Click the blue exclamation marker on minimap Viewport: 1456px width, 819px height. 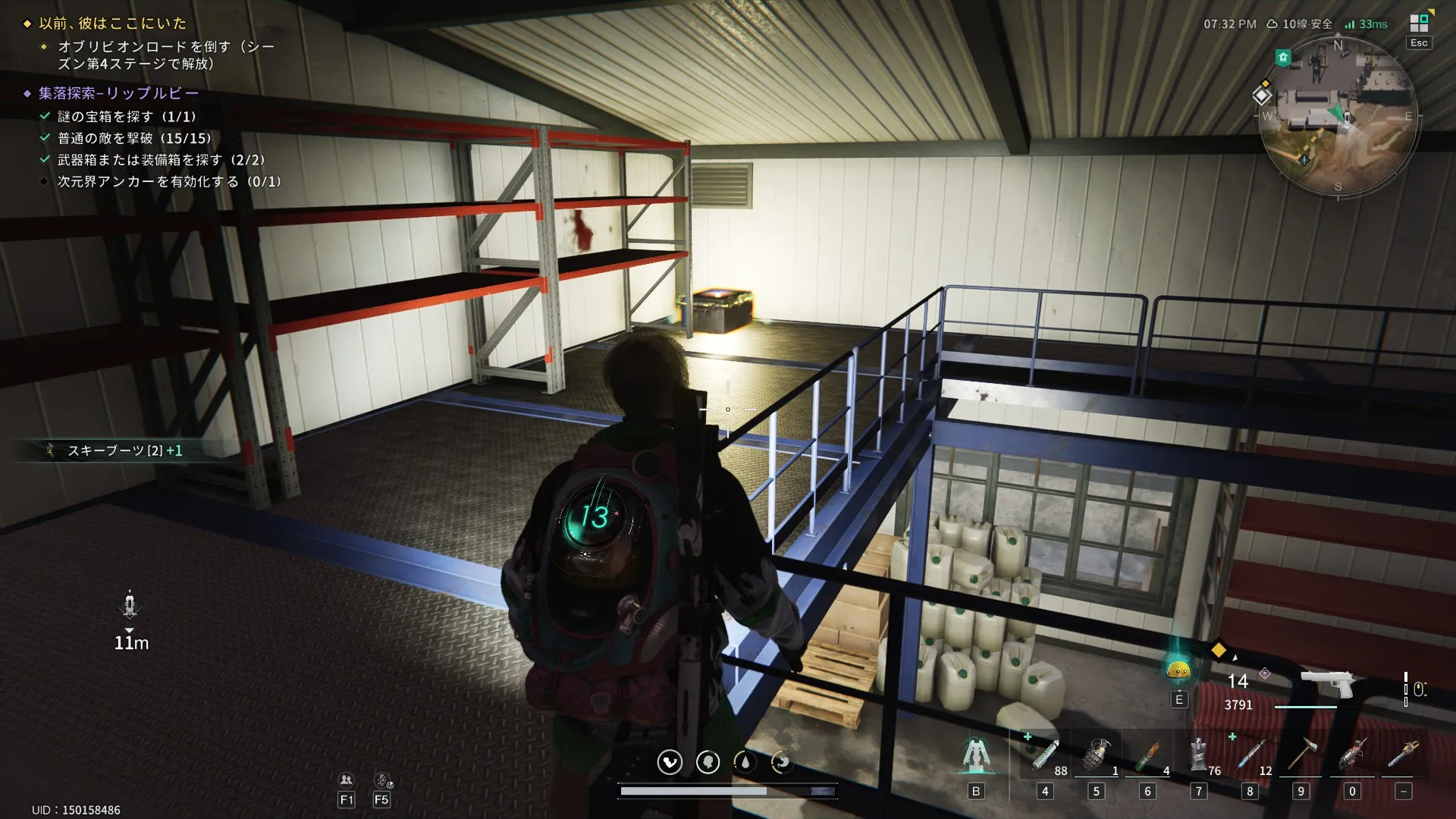(1304, 159)
